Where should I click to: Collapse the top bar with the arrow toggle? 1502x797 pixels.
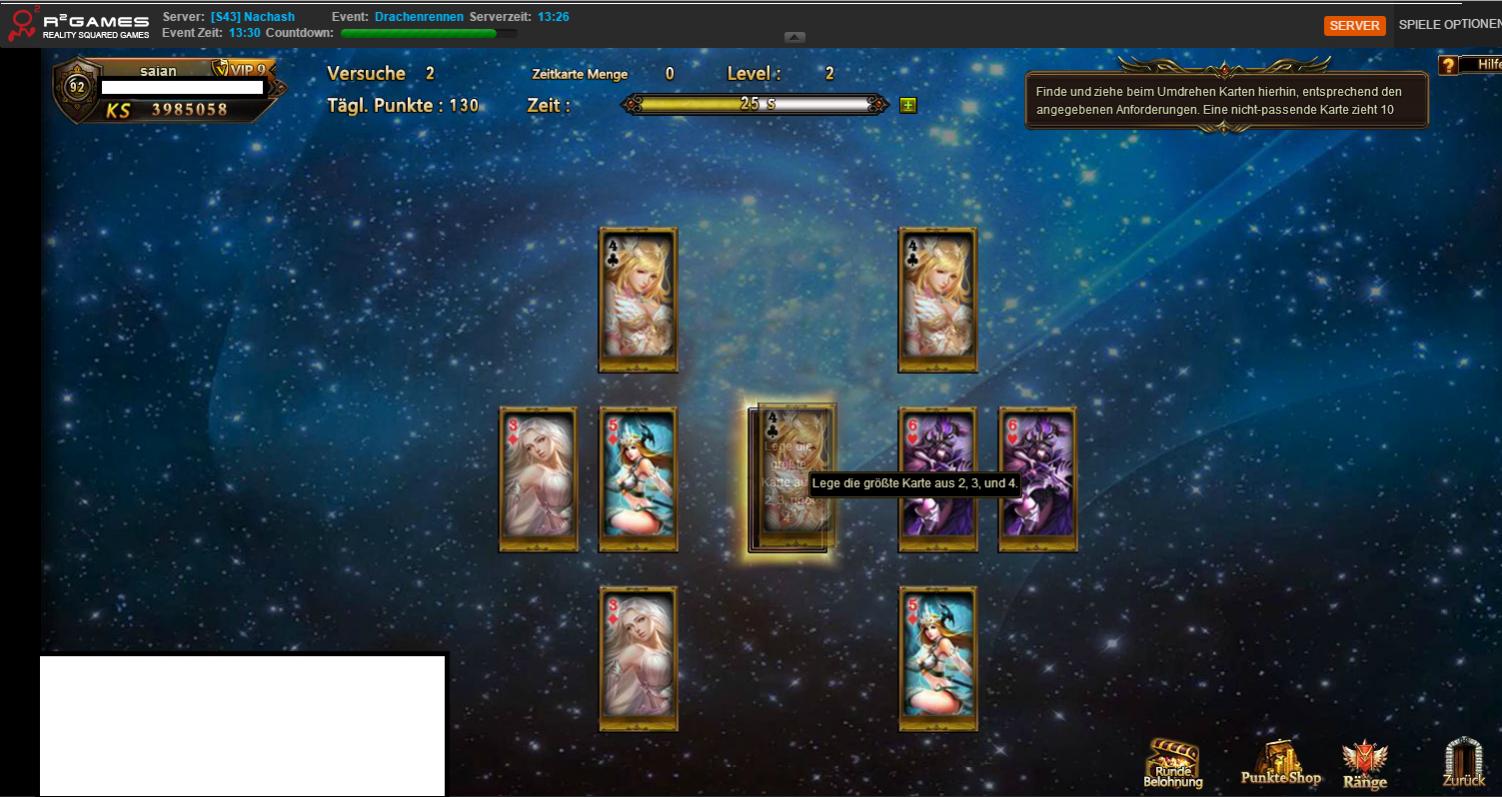[x=795, y=37]
